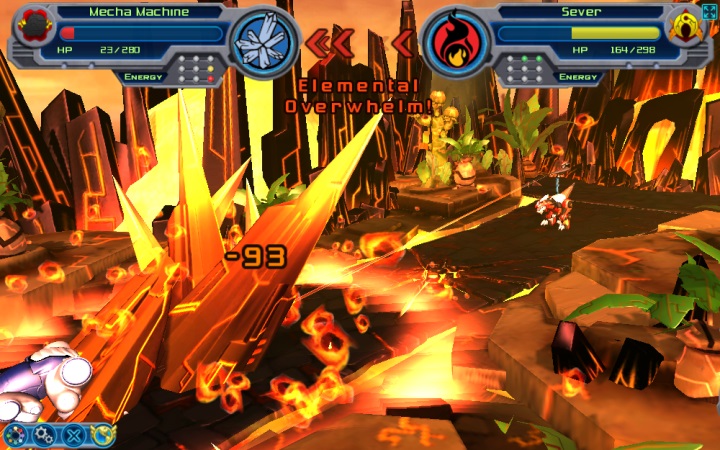Viewport: 720px width, 450px height.
Task: Open the color wheel element chart
Action: [x=15, y=435]
